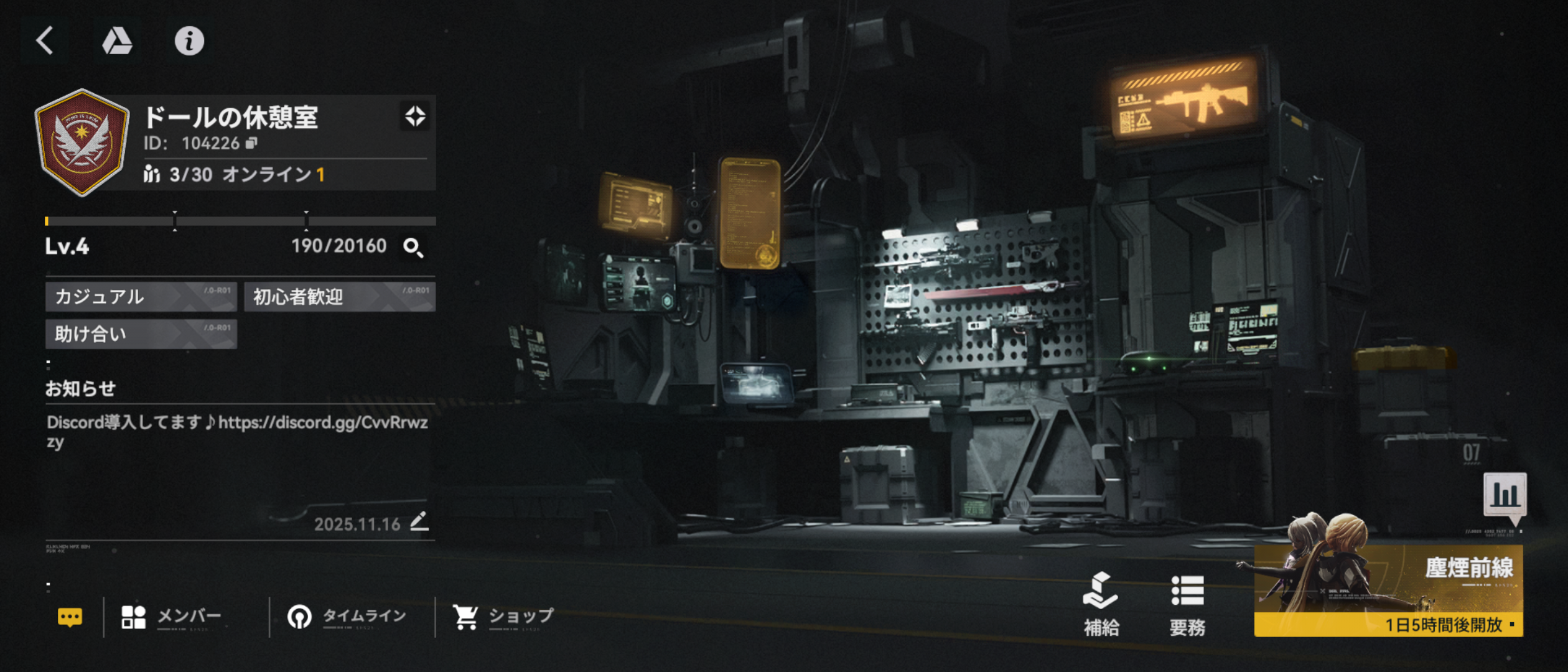1568x672 pixels.
Task: Select the カジュアル tag
Action: tap(141, 297)
